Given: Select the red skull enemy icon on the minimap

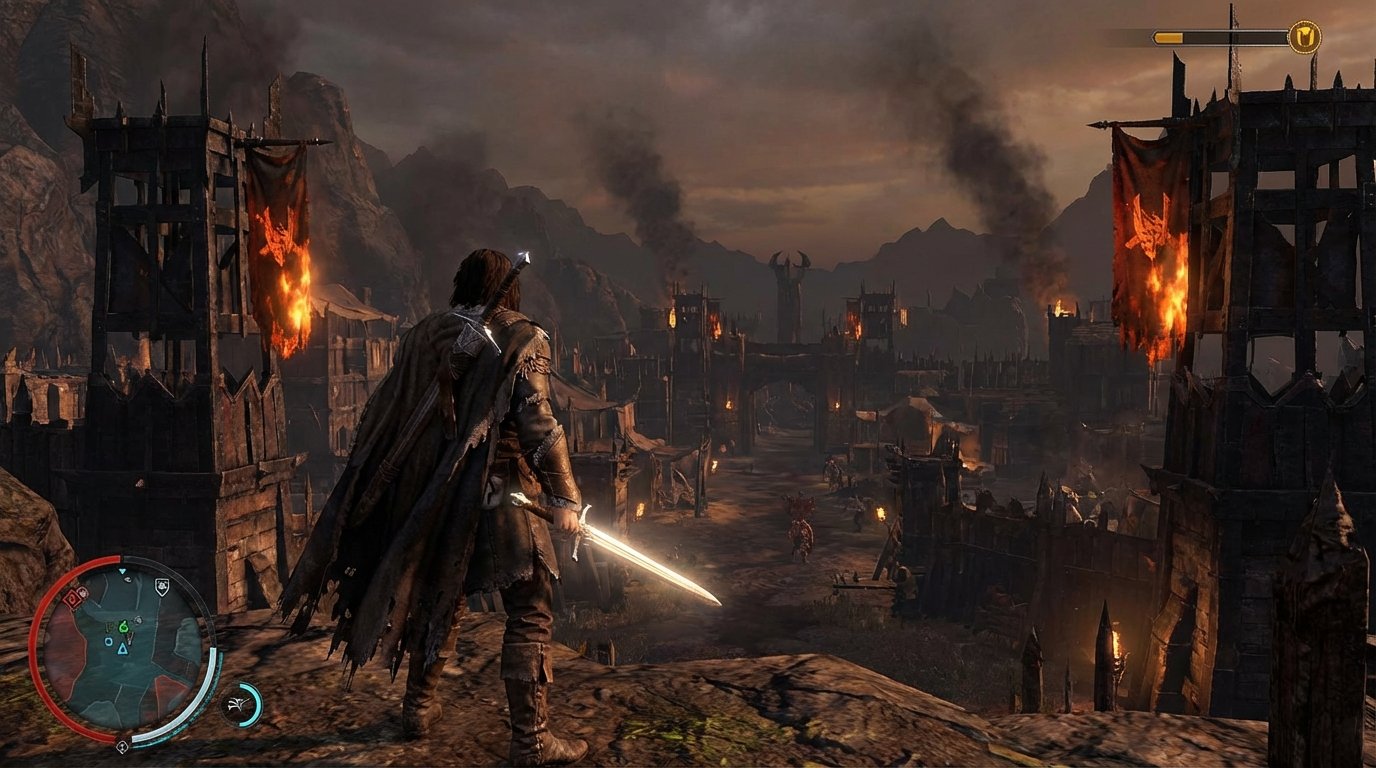Looking at the screenshot, I should 83,590.
